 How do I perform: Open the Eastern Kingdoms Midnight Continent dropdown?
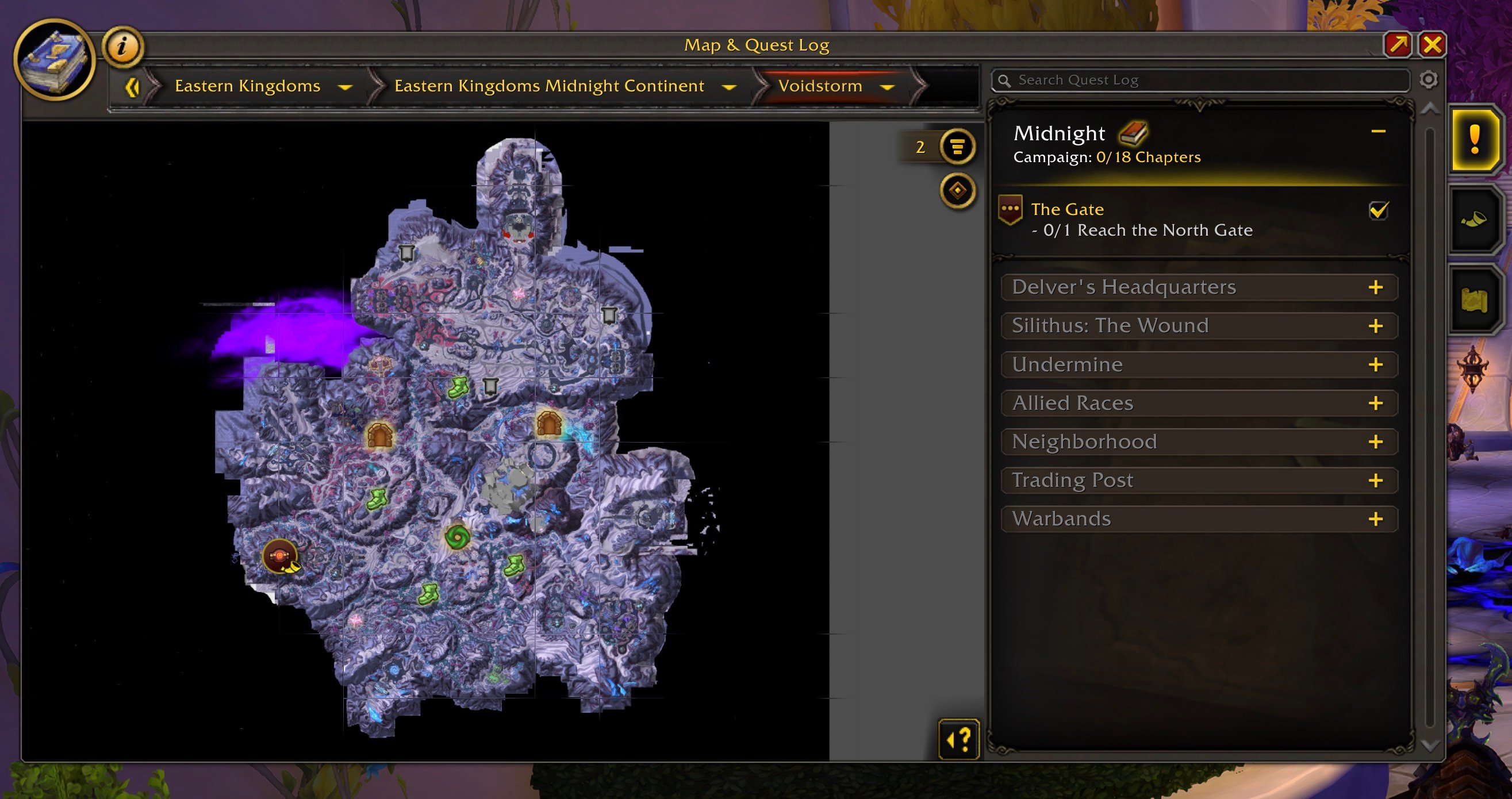pyautogui.click(x=728, y=87)
